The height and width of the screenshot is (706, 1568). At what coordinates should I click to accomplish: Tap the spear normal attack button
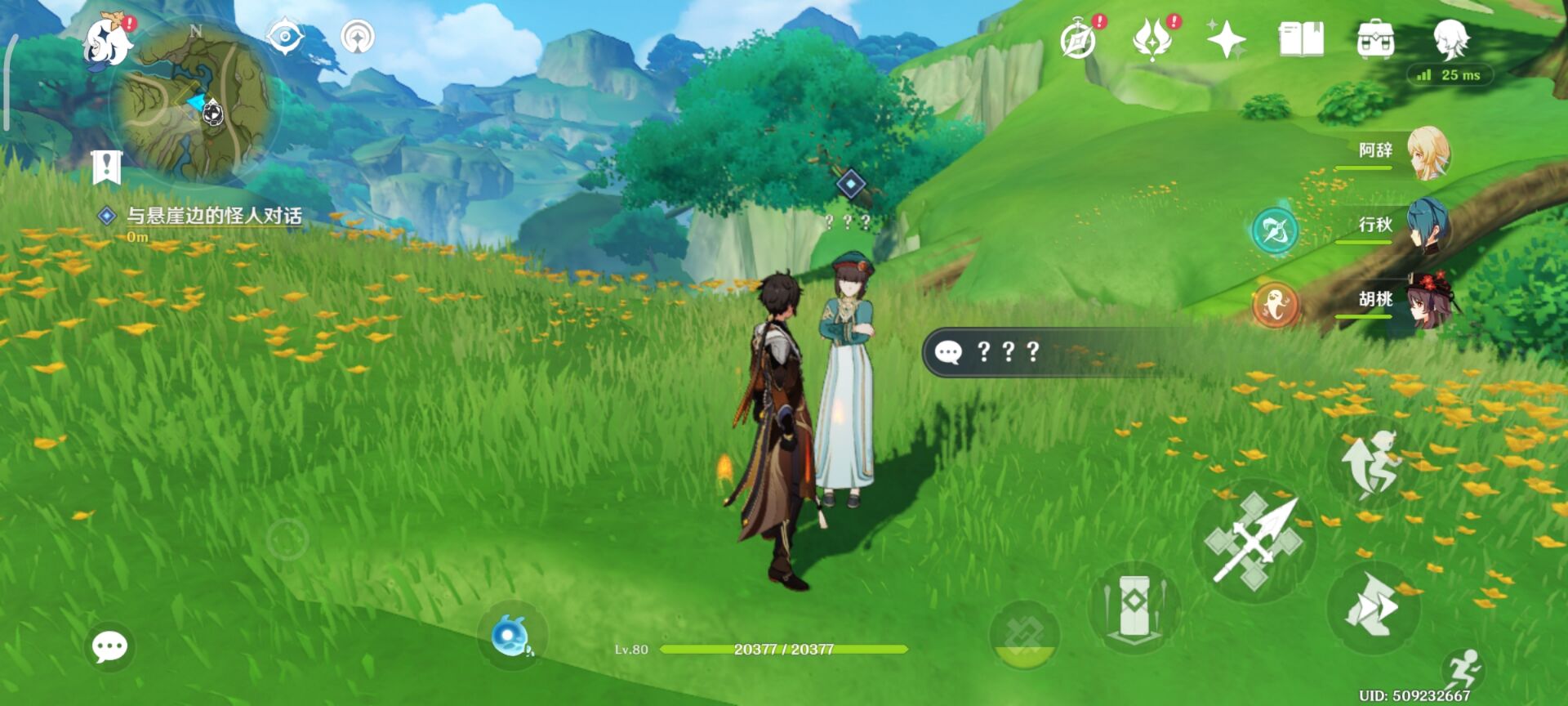click(1254, 541)
